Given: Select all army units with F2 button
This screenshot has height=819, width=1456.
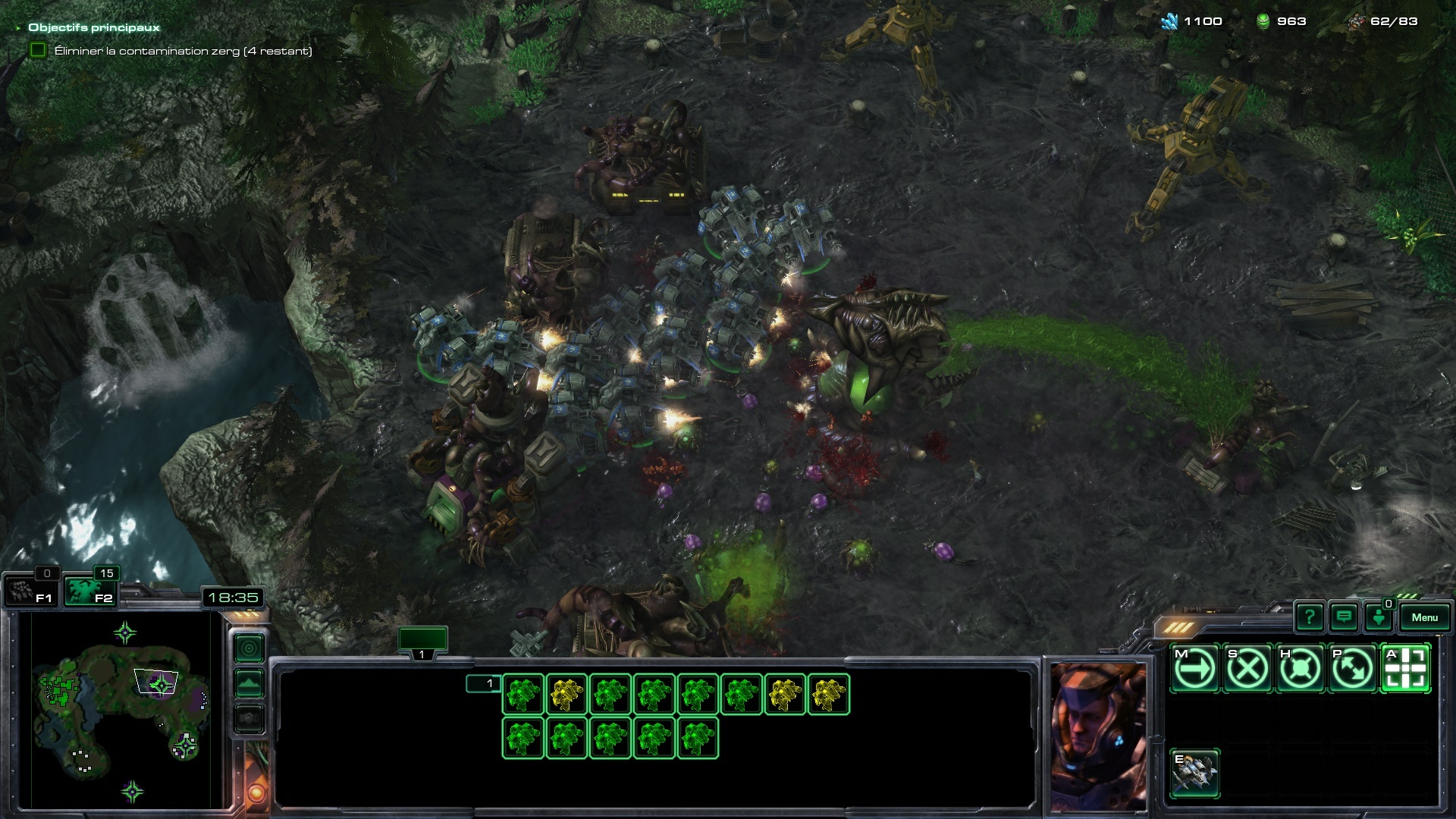Looking at the screenshot, I should click(x=89, y=591).
